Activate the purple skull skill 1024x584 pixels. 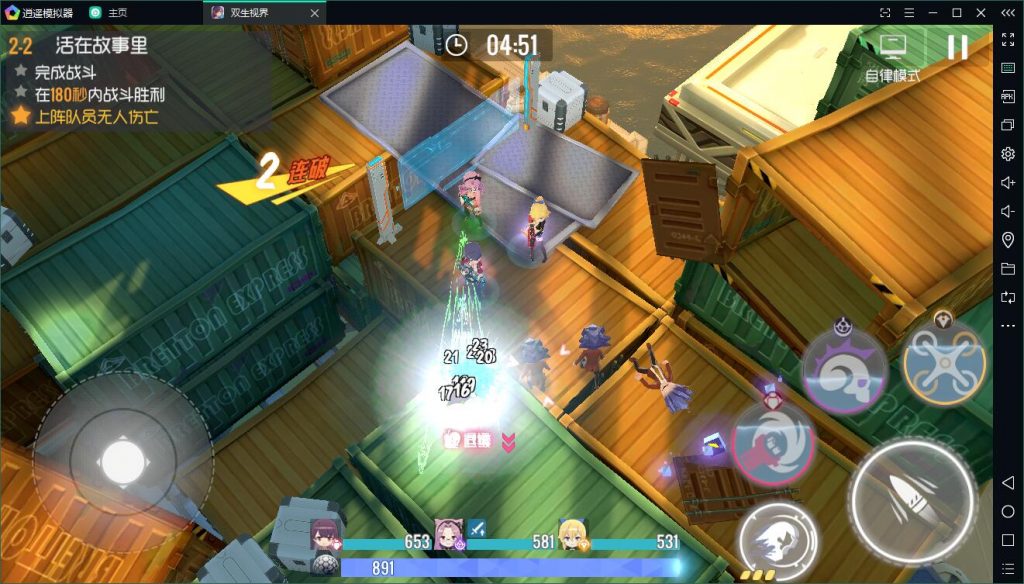pyautogui.click(x=844, y=368)
